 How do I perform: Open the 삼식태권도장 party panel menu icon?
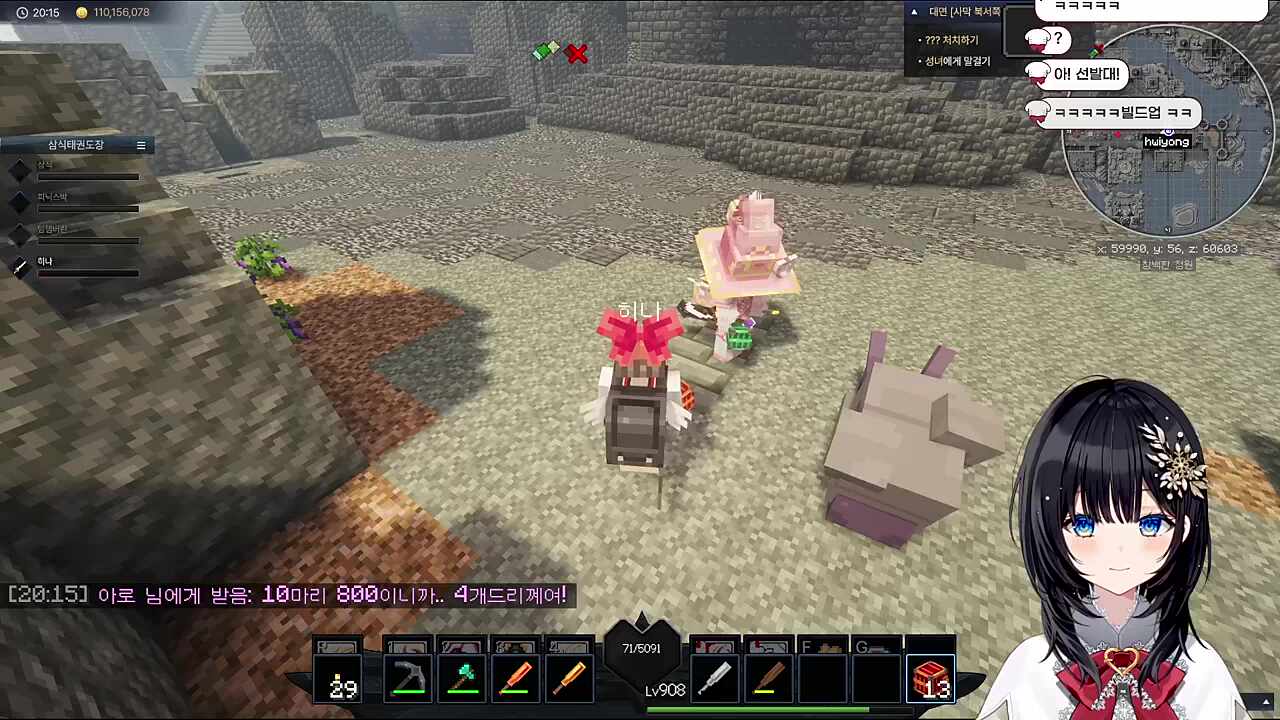pyautogui.click(x=141, y=145)
